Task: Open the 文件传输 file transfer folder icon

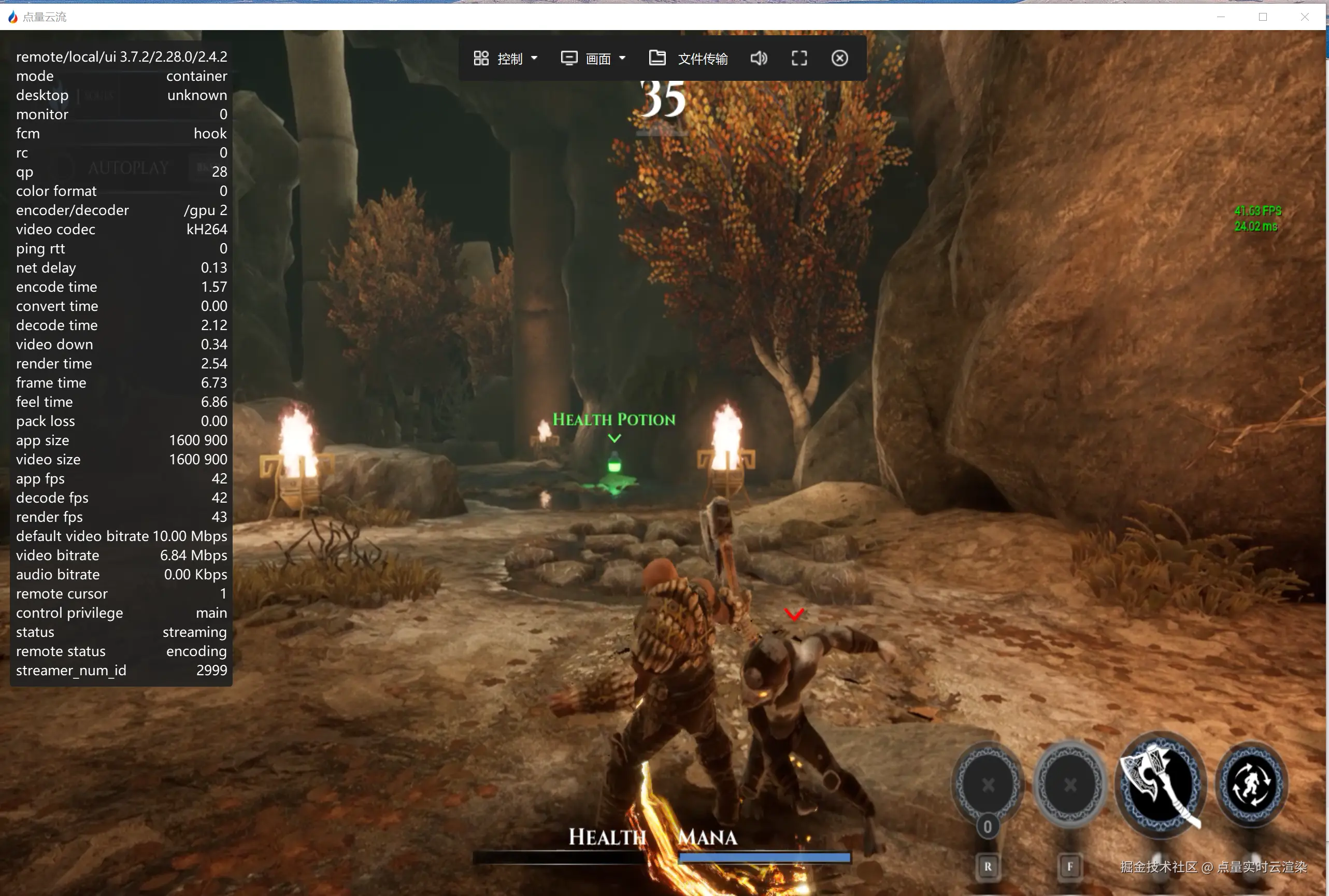Action: [x=657, y=58]
